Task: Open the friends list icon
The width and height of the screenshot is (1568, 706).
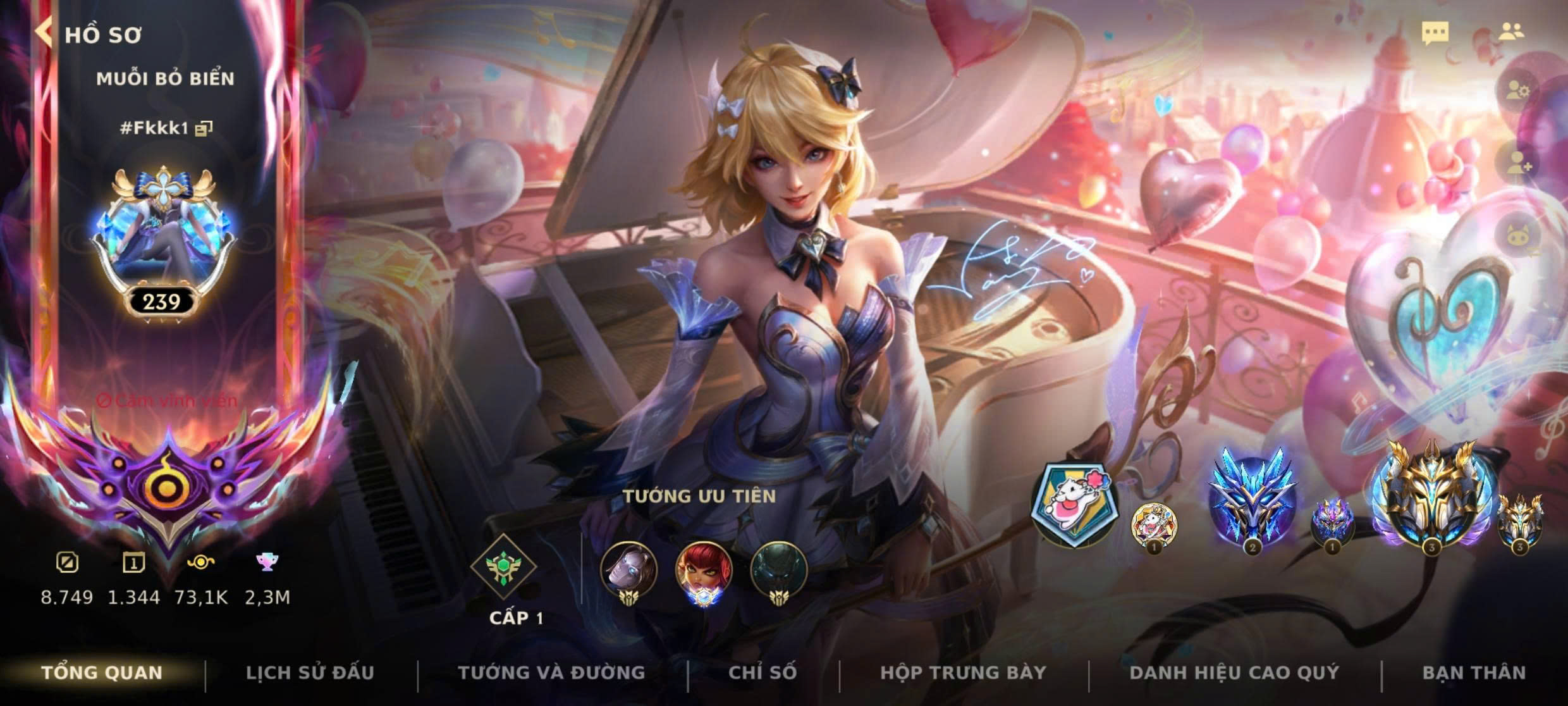Action: coord(1512,32)
